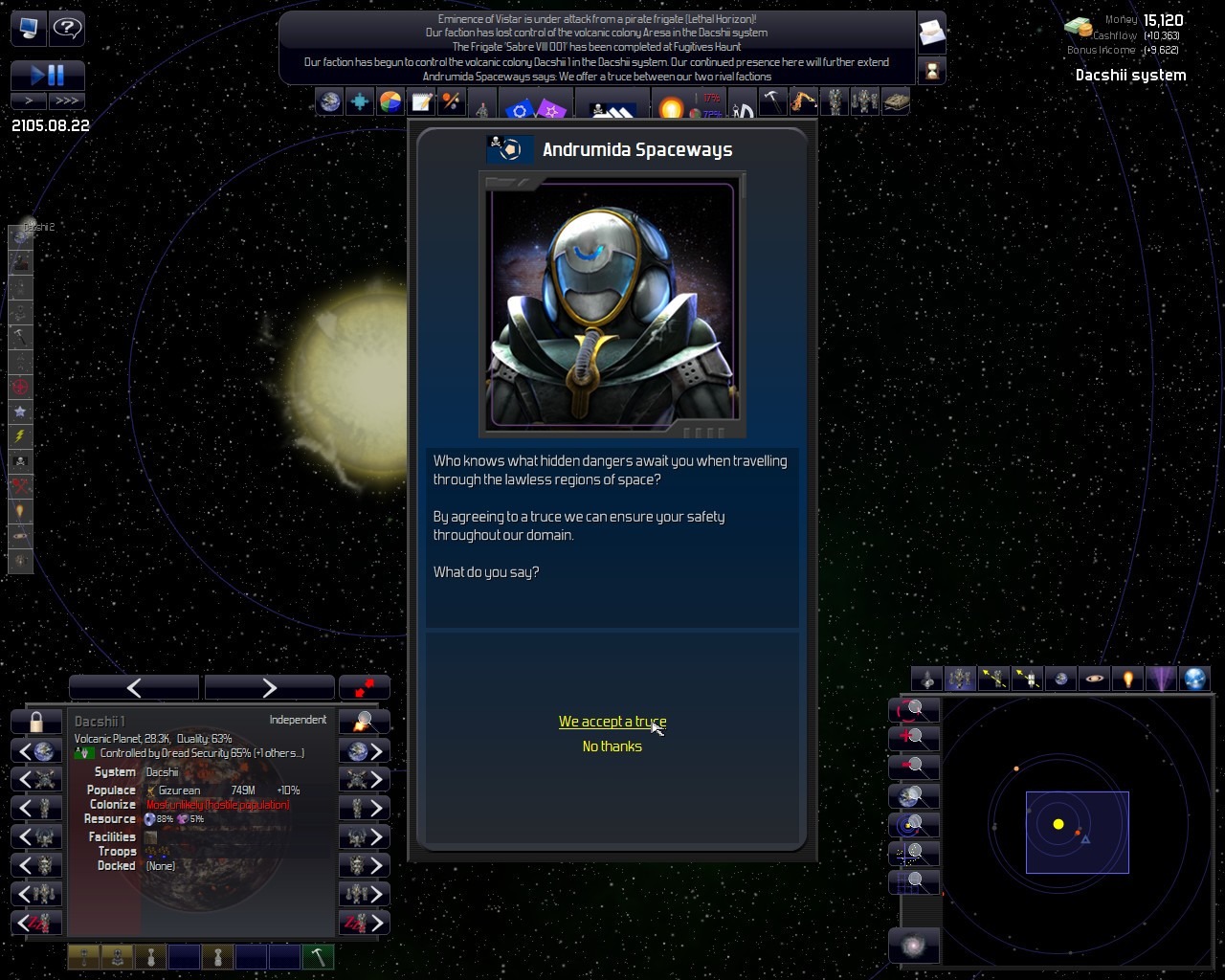Open the construction hammer toolbar icon
1225x980 pixels.
pyautogui.click(x=772, y=101)
